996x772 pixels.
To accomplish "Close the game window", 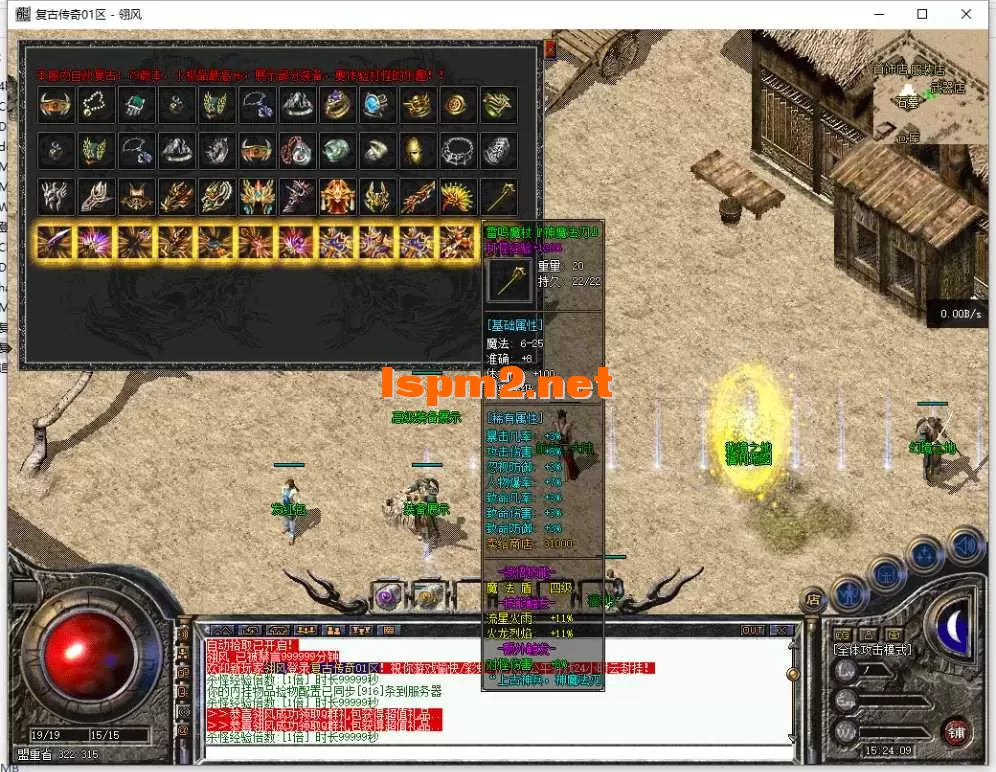I will 967,14.
